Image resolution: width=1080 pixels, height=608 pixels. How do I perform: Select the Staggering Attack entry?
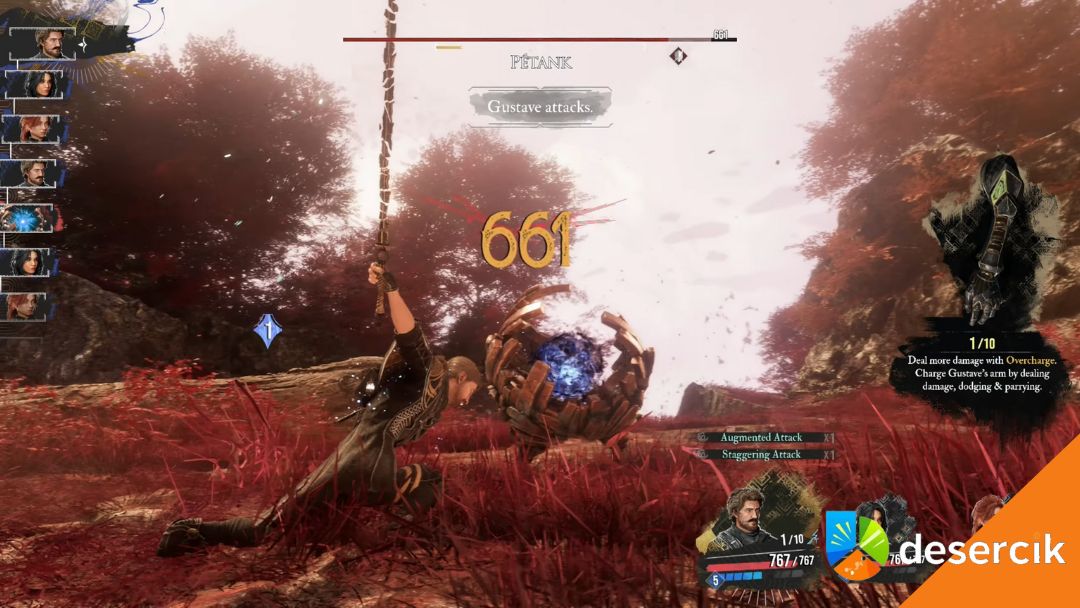pos(762,455)
